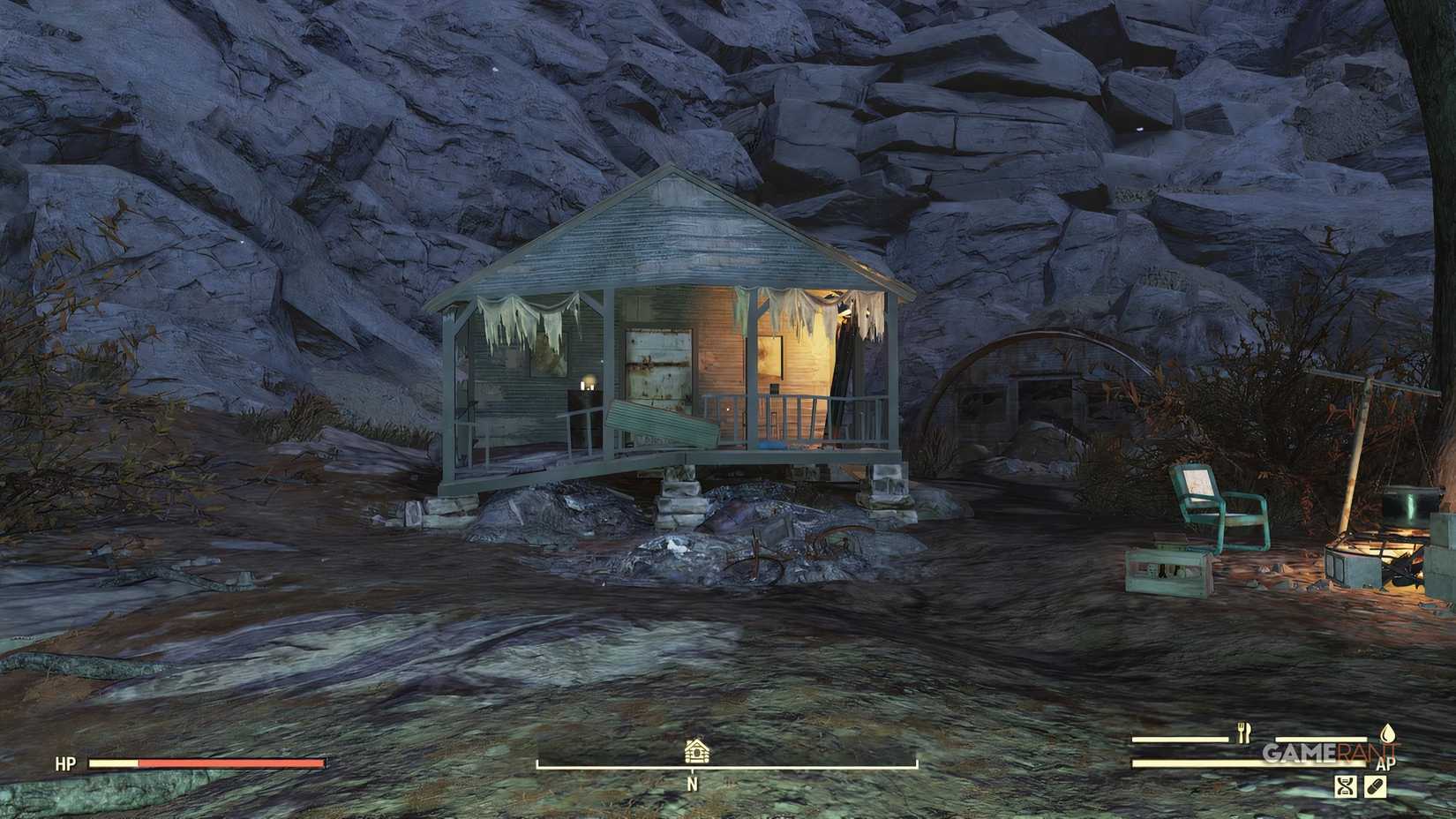This screenshot has width=1456, height=819.
Task: Click the pill addiction status icon
Action: (x=1376, y=787)
